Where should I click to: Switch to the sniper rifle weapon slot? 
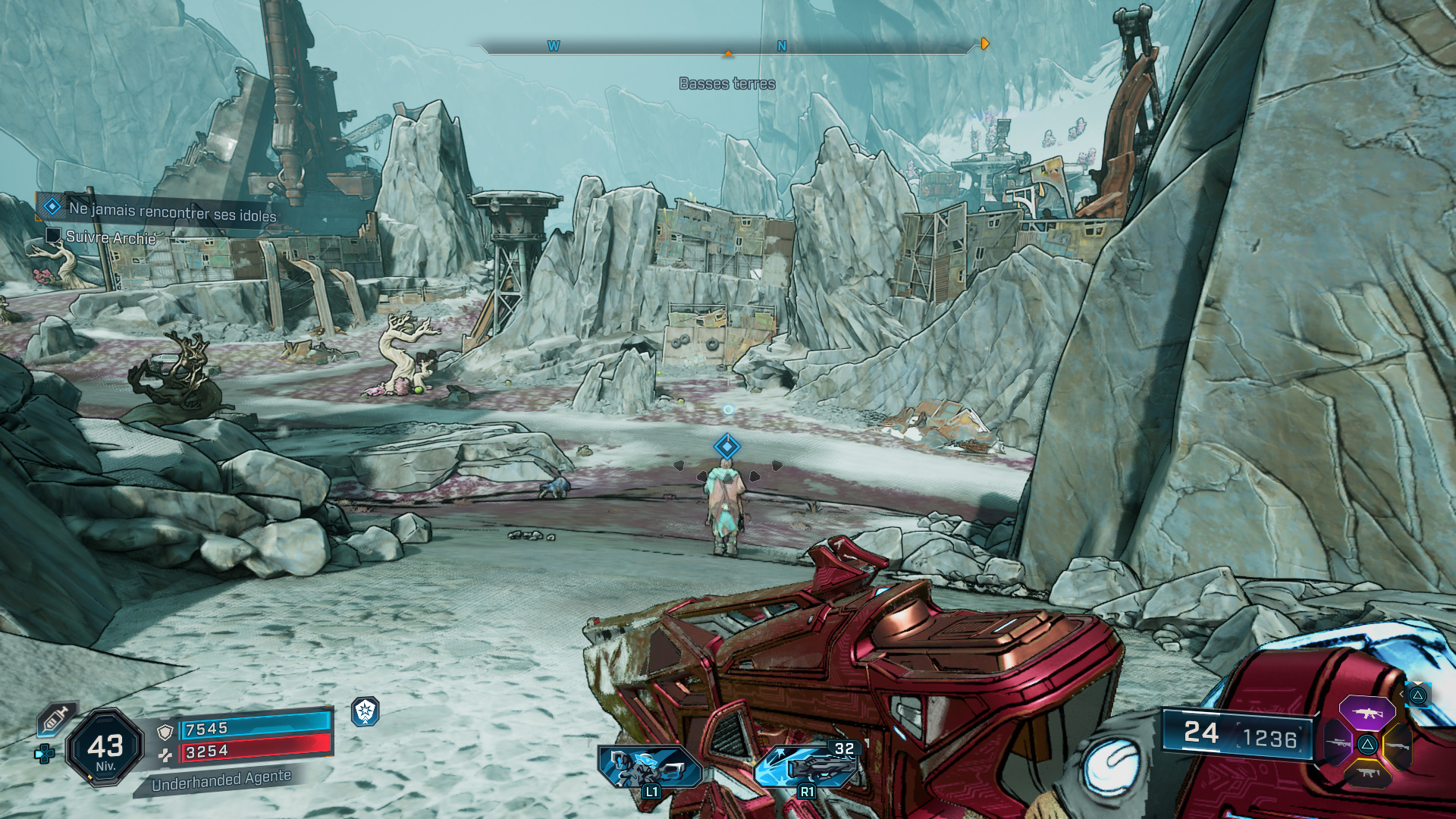[x=1338, y=743]
